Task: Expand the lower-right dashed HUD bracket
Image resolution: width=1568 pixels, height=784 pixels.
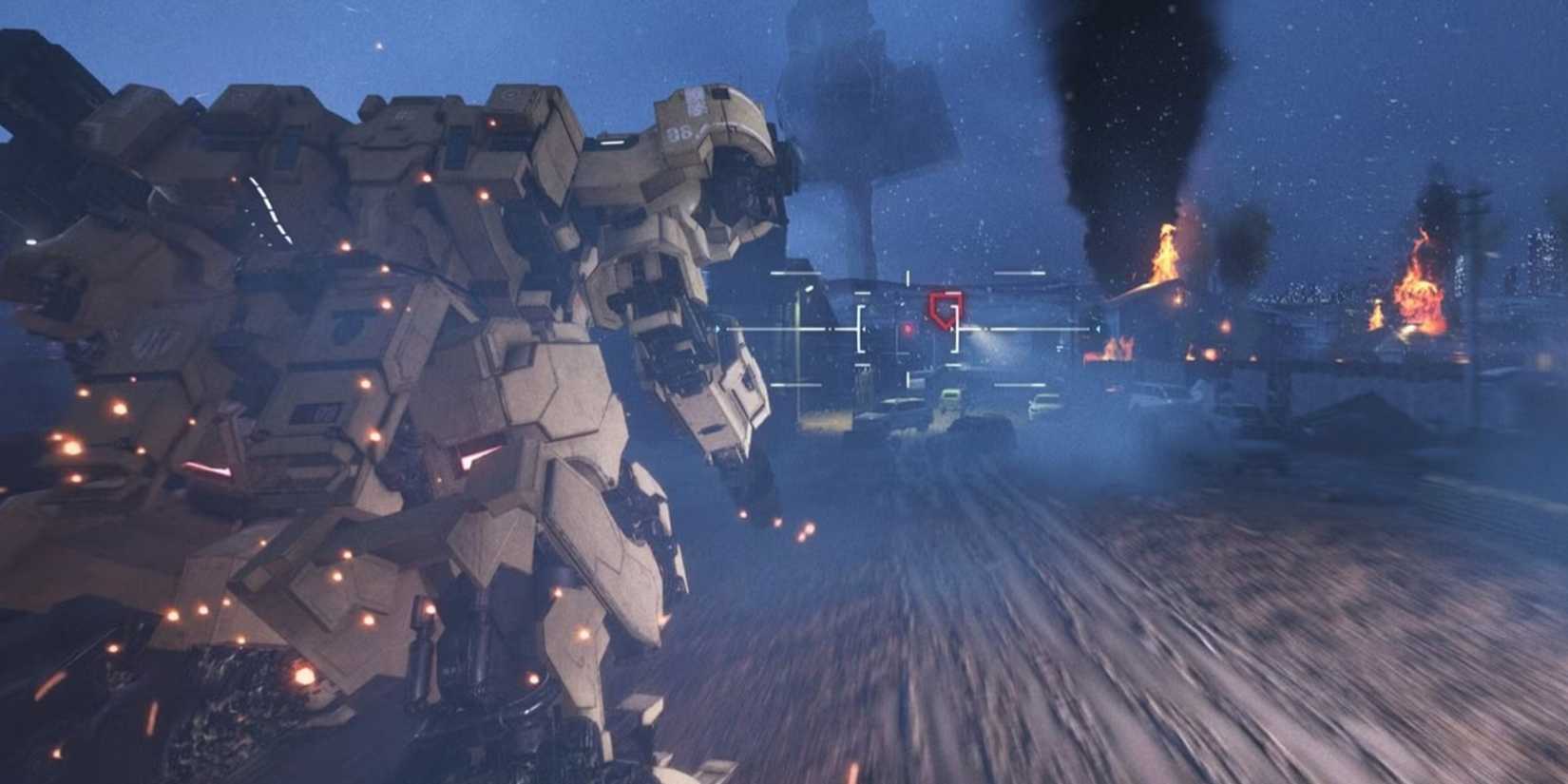Action: click(x=1022, y=385)
